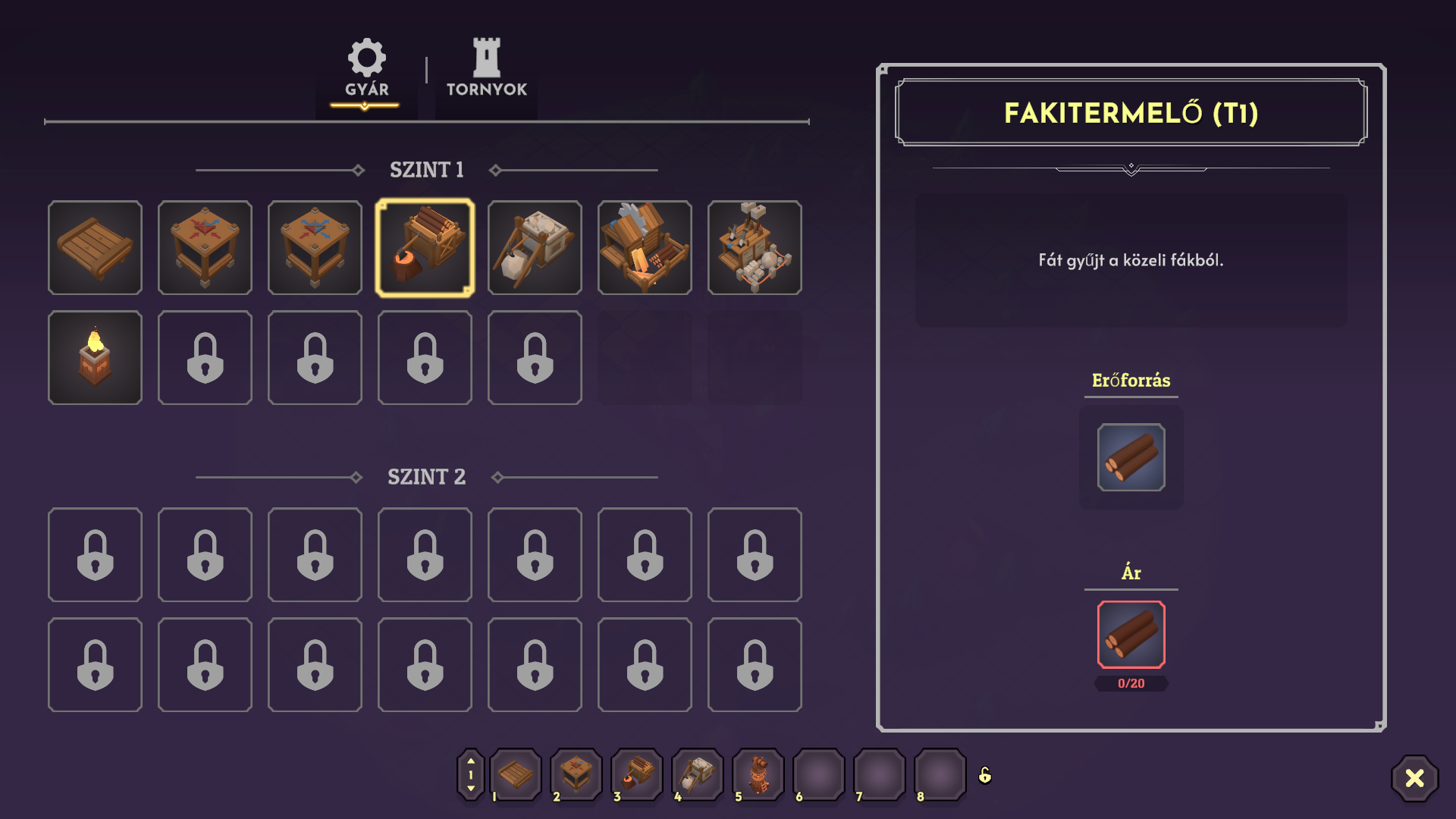This screenshot has height=819, width=1456.
Task: Choose the stone quarry building tile
Action: pyautogui.click(x=535, y=247)
